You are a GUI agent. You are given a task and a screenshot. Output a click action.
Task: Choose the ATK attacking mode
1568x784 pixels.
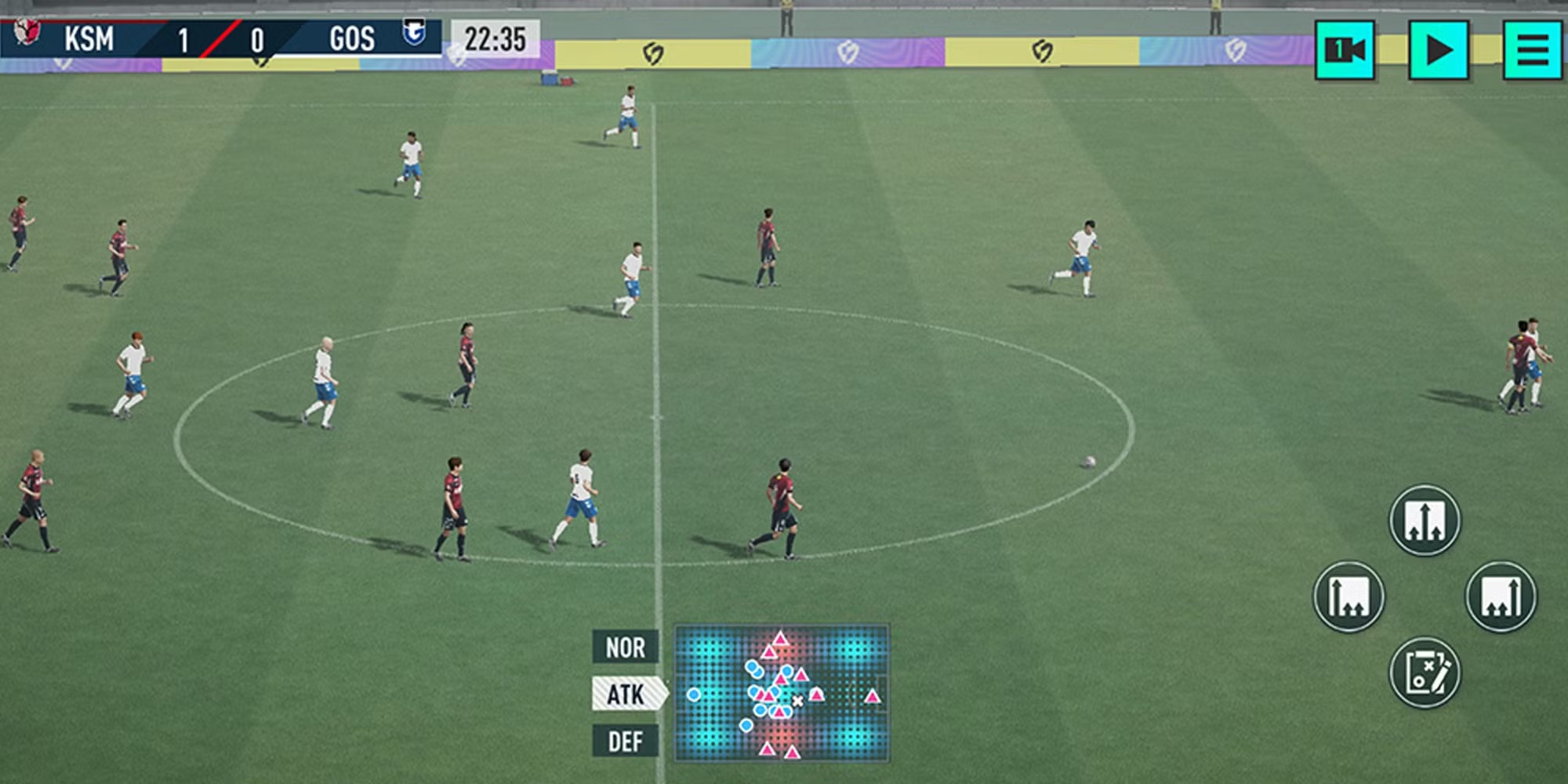626,694
